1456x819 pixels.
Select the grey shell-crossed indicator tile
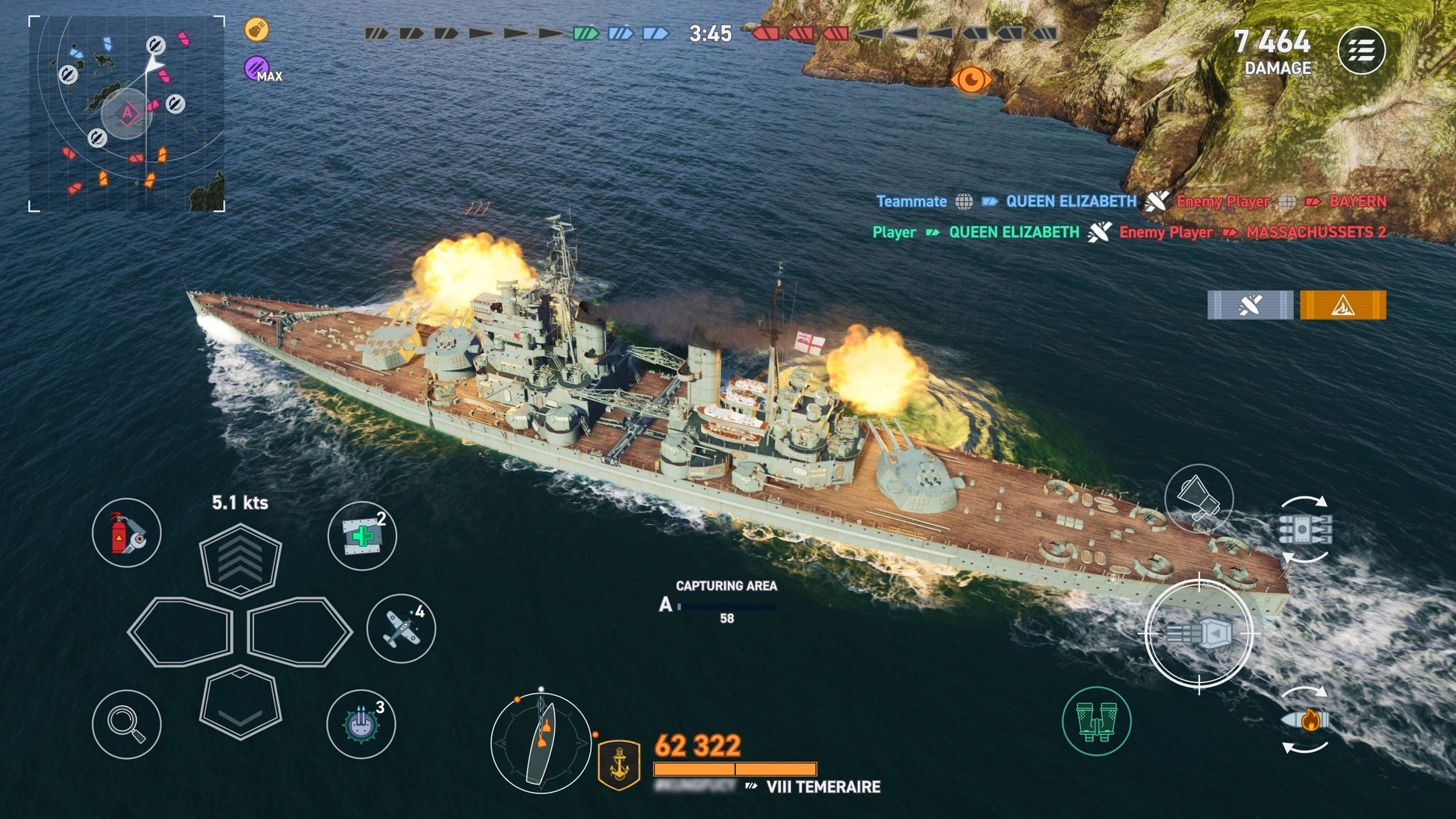(1250, 305)
